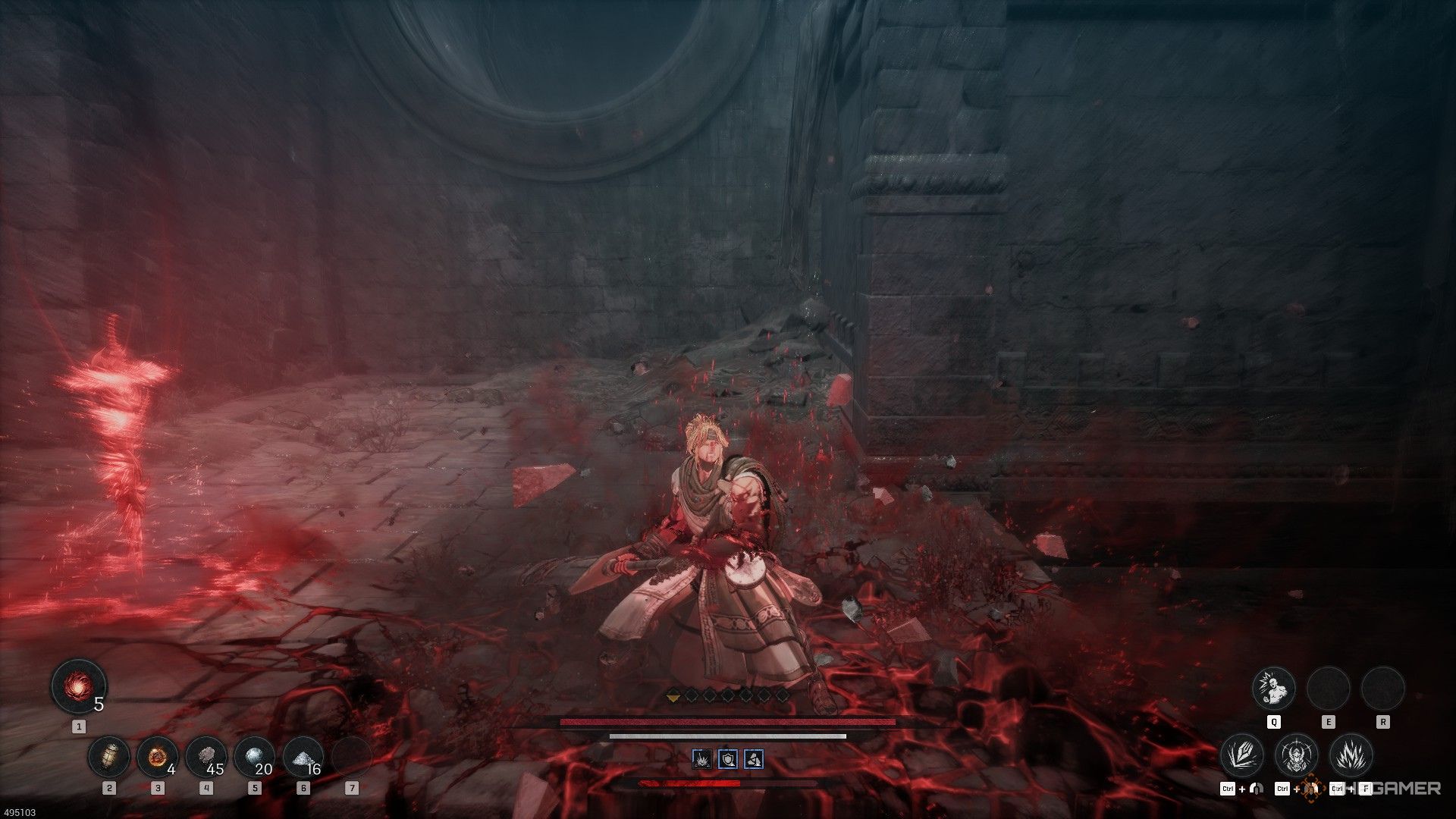Pick the silver sphere item stack of 20
The width and height of the screenshot is (1456, 819).
(255, 757)
